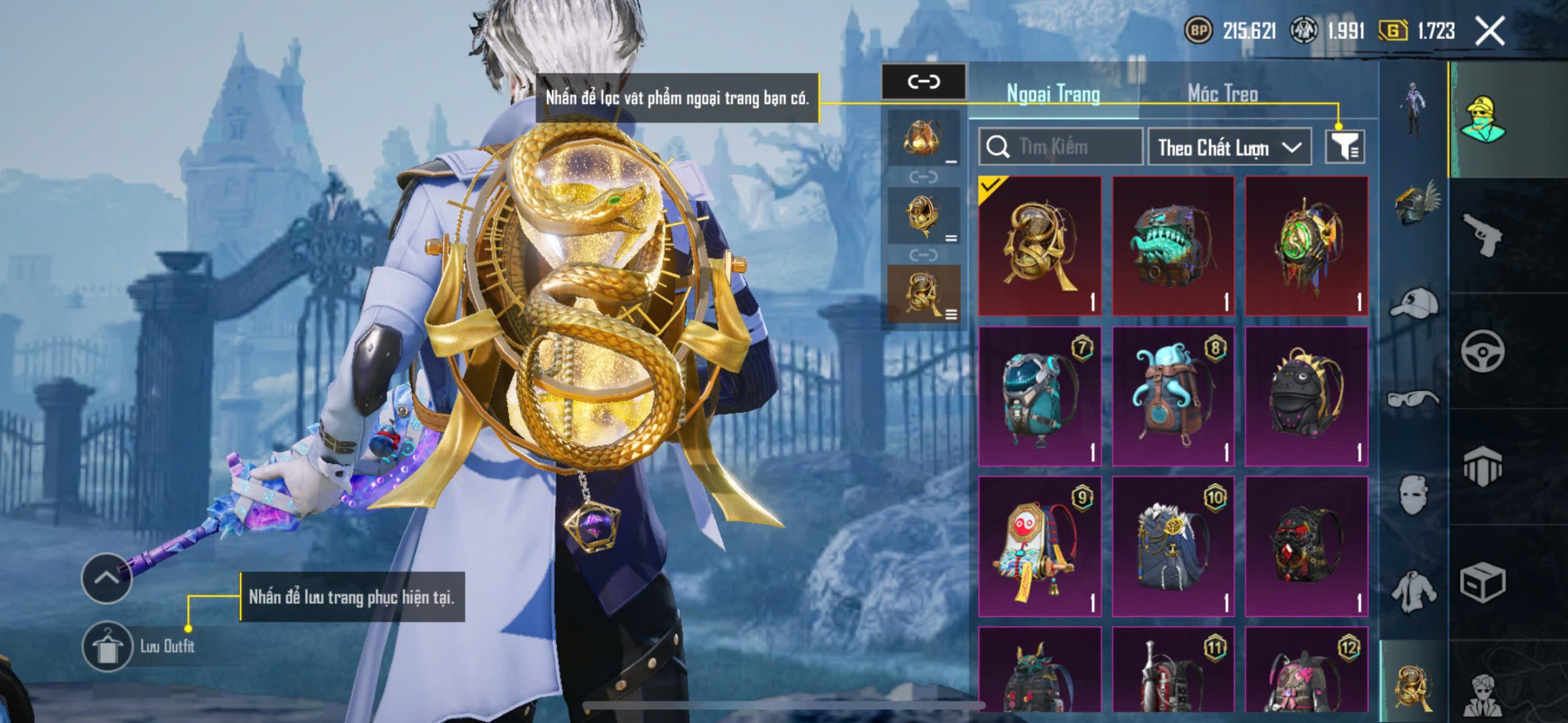
Task: Click the Tìm Kiếm search field
Action: click(1061, 147)
